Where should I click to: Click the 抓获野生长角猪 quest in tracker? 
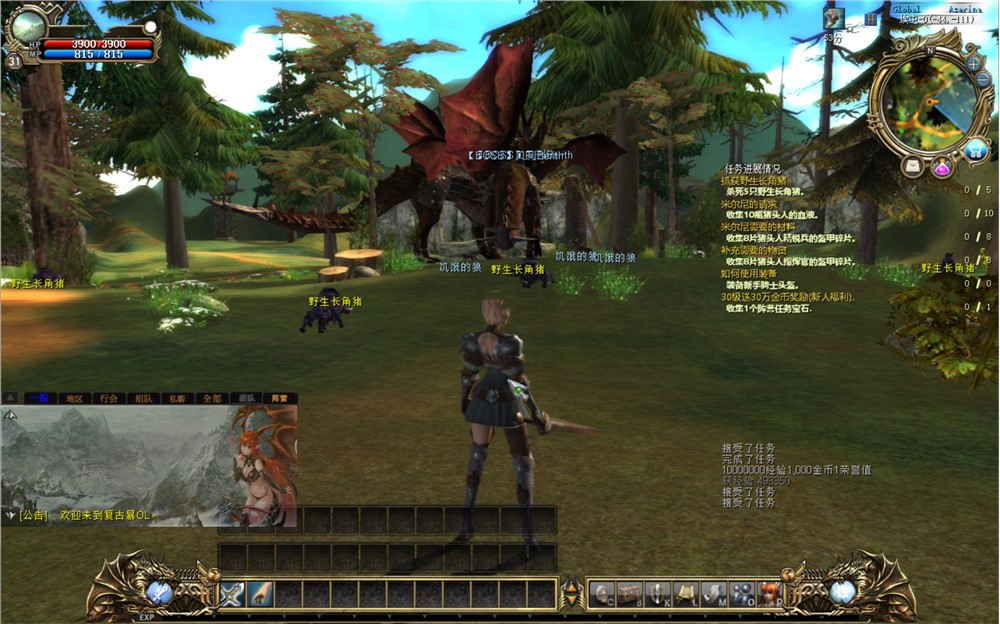[762, 180]
